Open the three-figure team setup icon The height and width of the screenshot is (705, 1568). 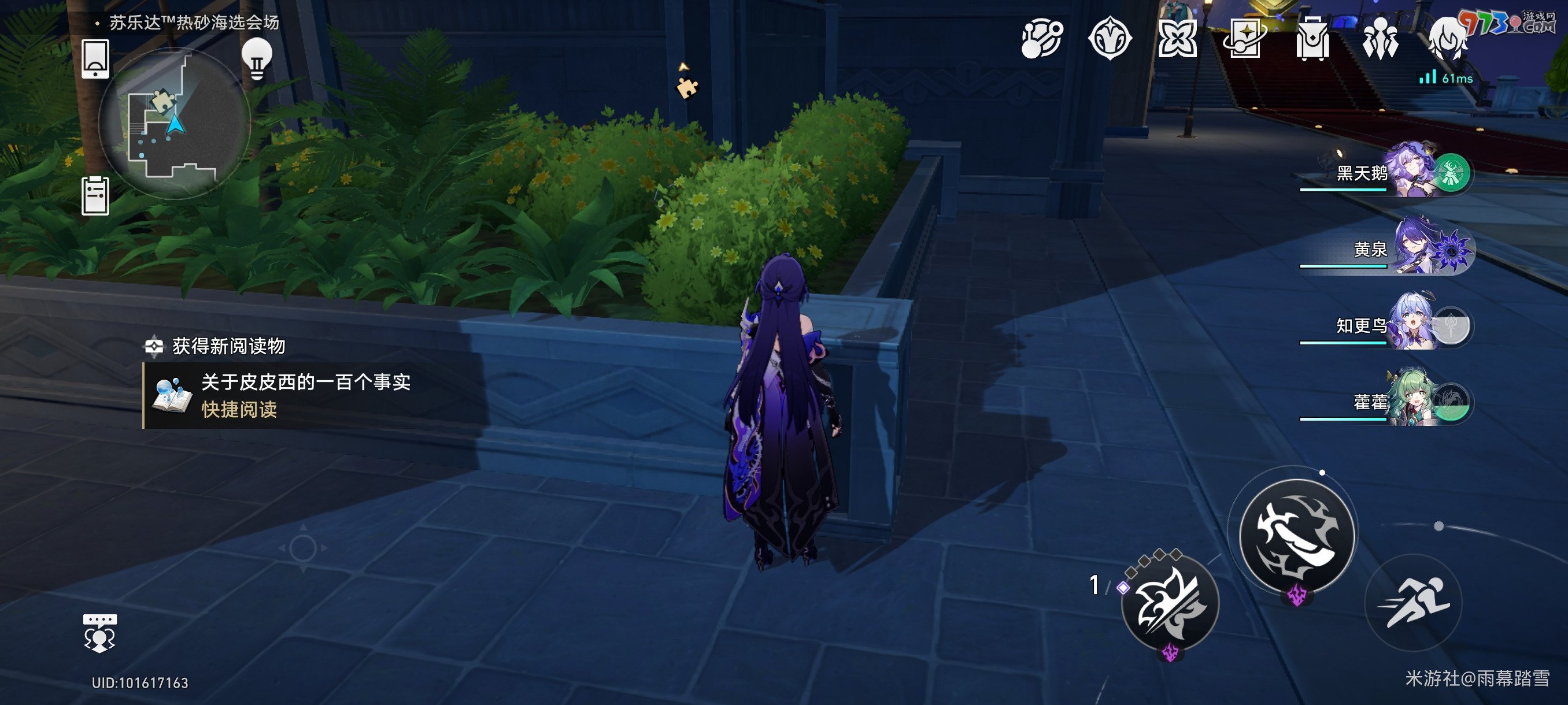click(x=1380, y=39)
